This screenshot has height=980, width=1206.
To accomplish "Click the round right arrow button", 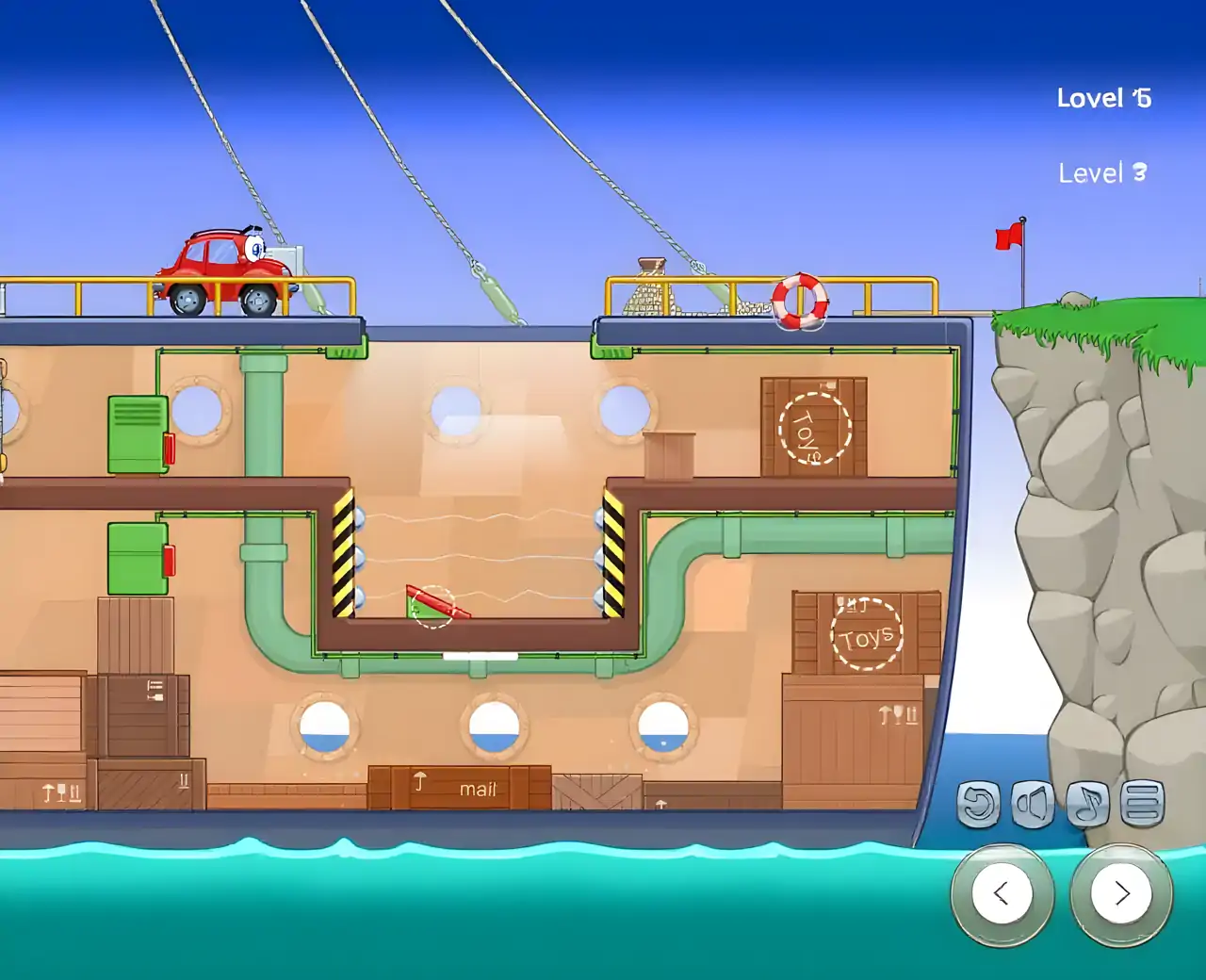I will pyautogui.click(x=1121, y=893).
